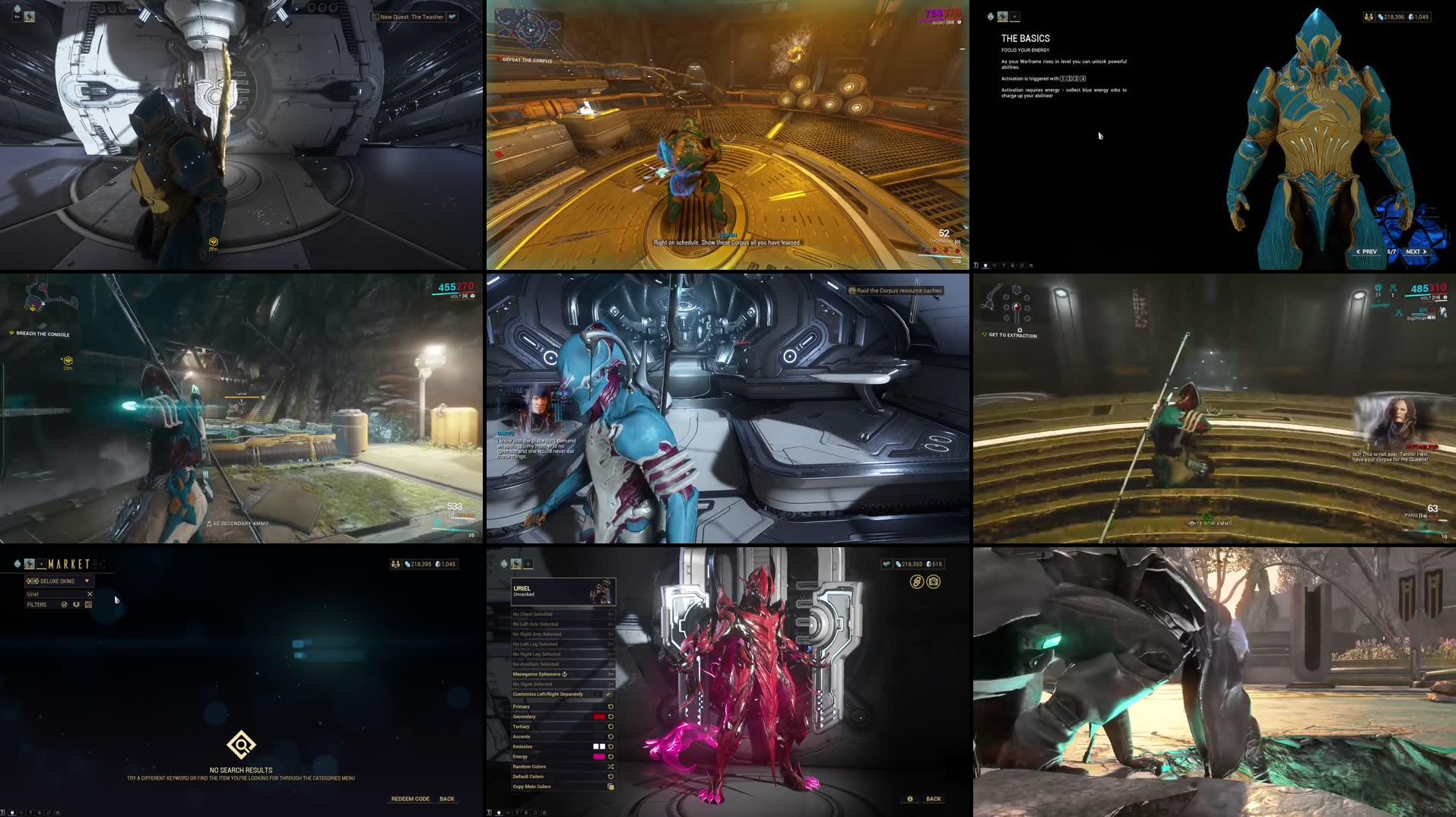Click the squad members icon near credits counter
The image size is (1456, 817).
(395, 565)
